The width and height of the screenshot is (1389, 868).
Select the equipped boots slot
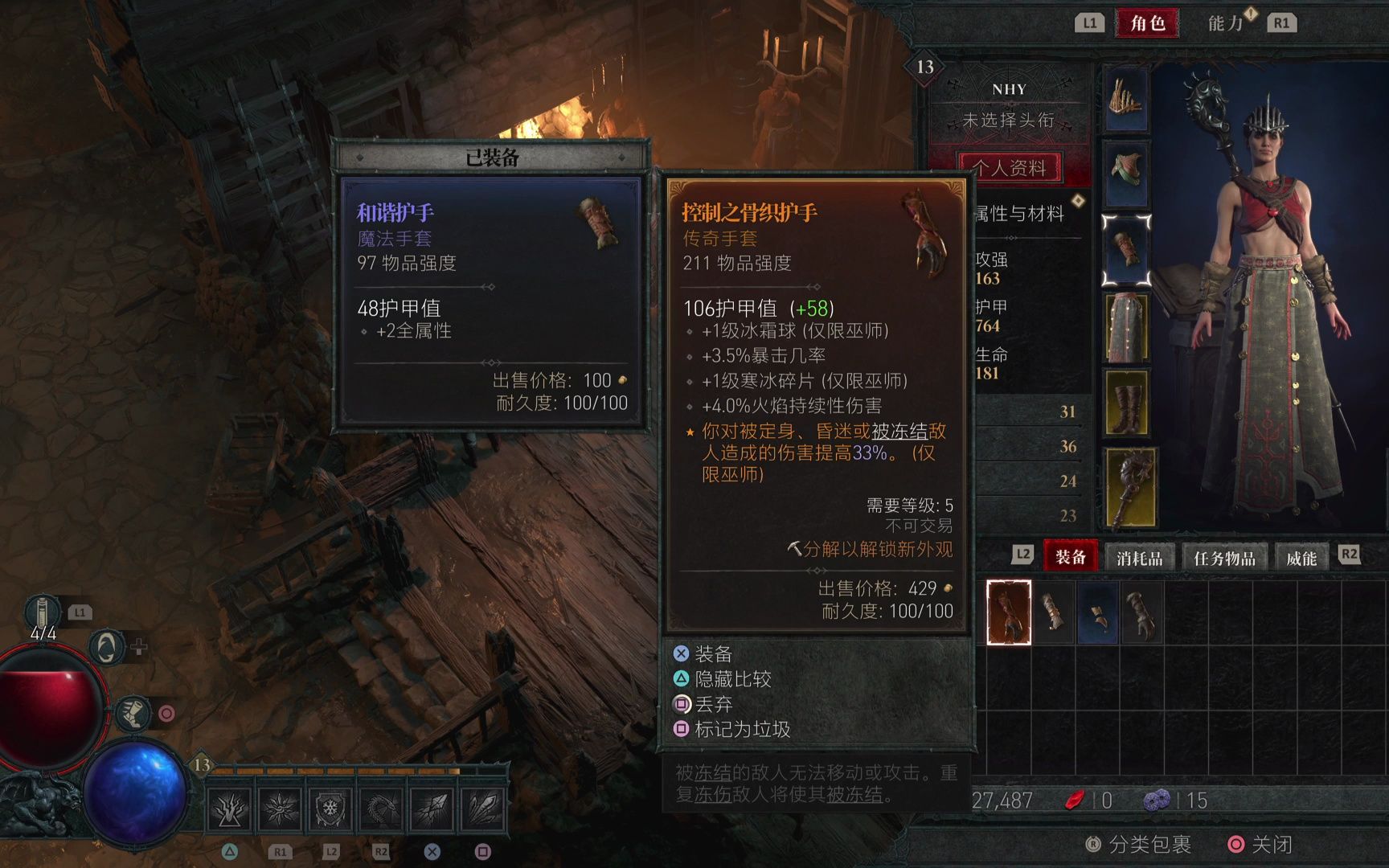click(x=1126, y=403)
